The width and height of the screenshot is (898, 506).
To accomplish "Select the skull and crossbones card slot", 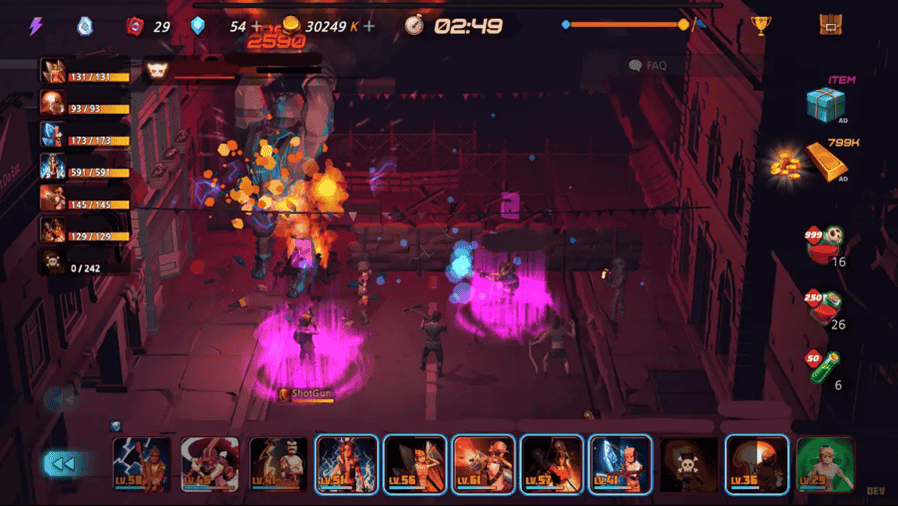I will [x=689, y=465].
